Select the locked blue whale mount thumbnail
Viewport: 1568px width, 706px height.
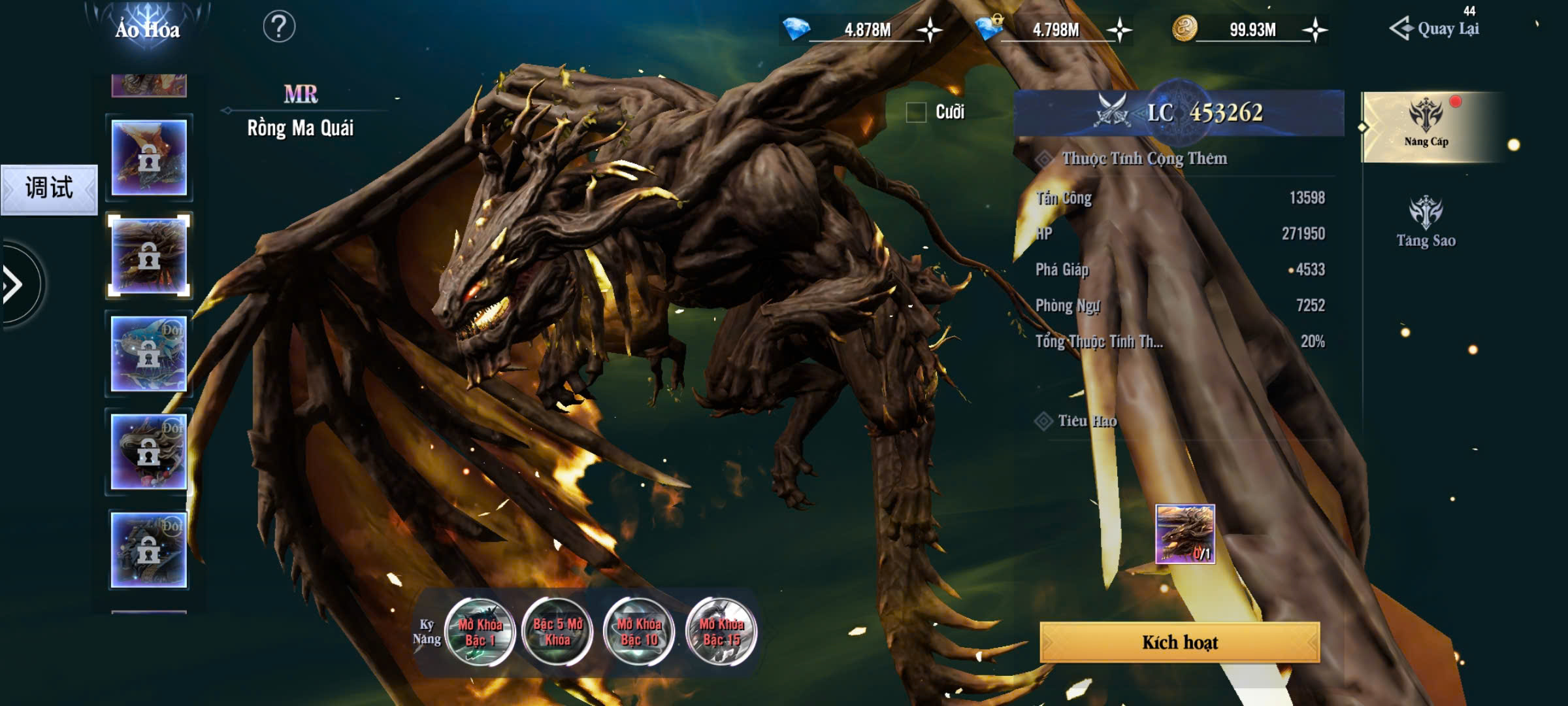[149, 354]
